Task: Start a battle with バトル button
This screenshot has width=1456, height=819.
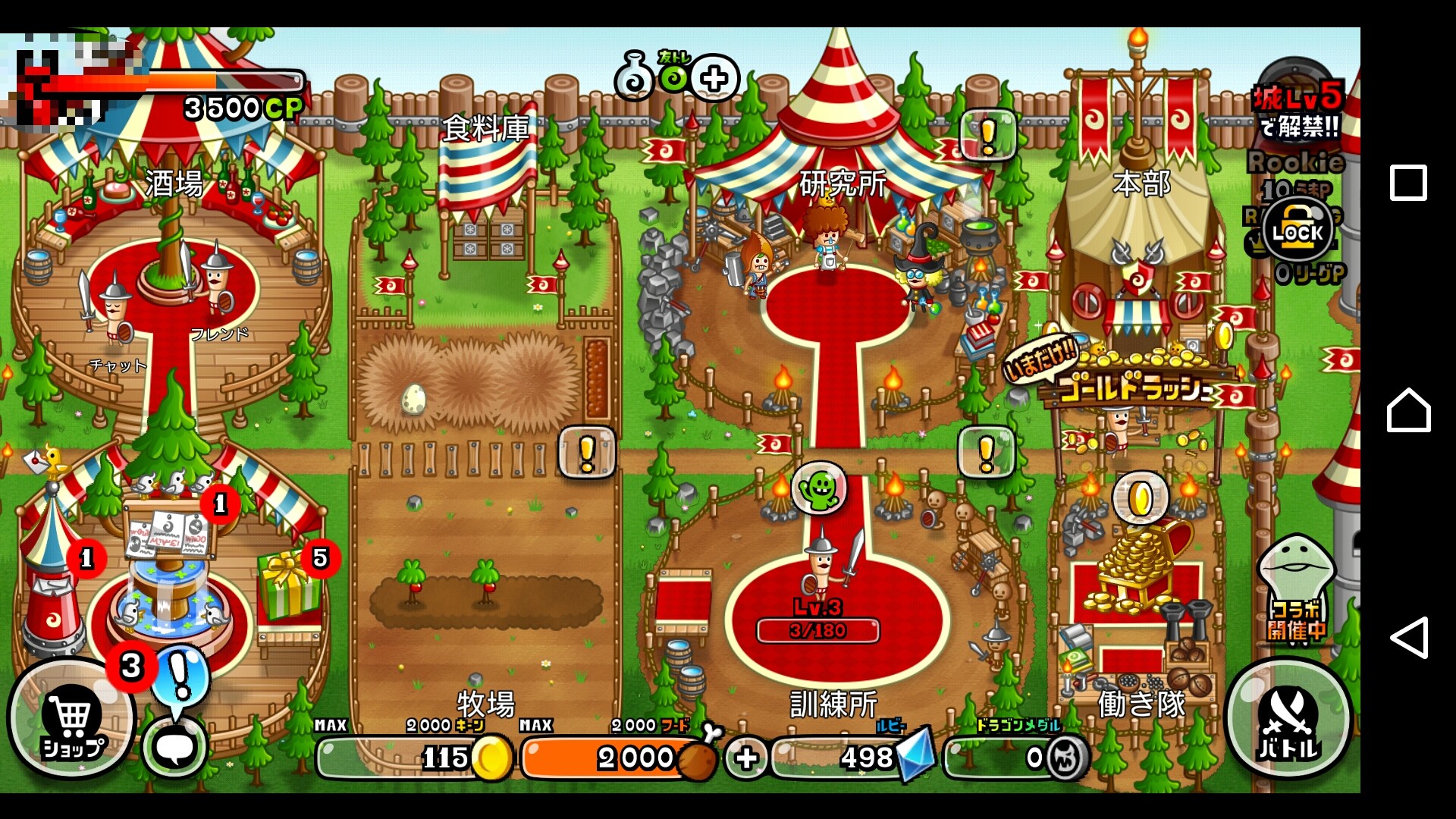Action: click(1288, 720)
